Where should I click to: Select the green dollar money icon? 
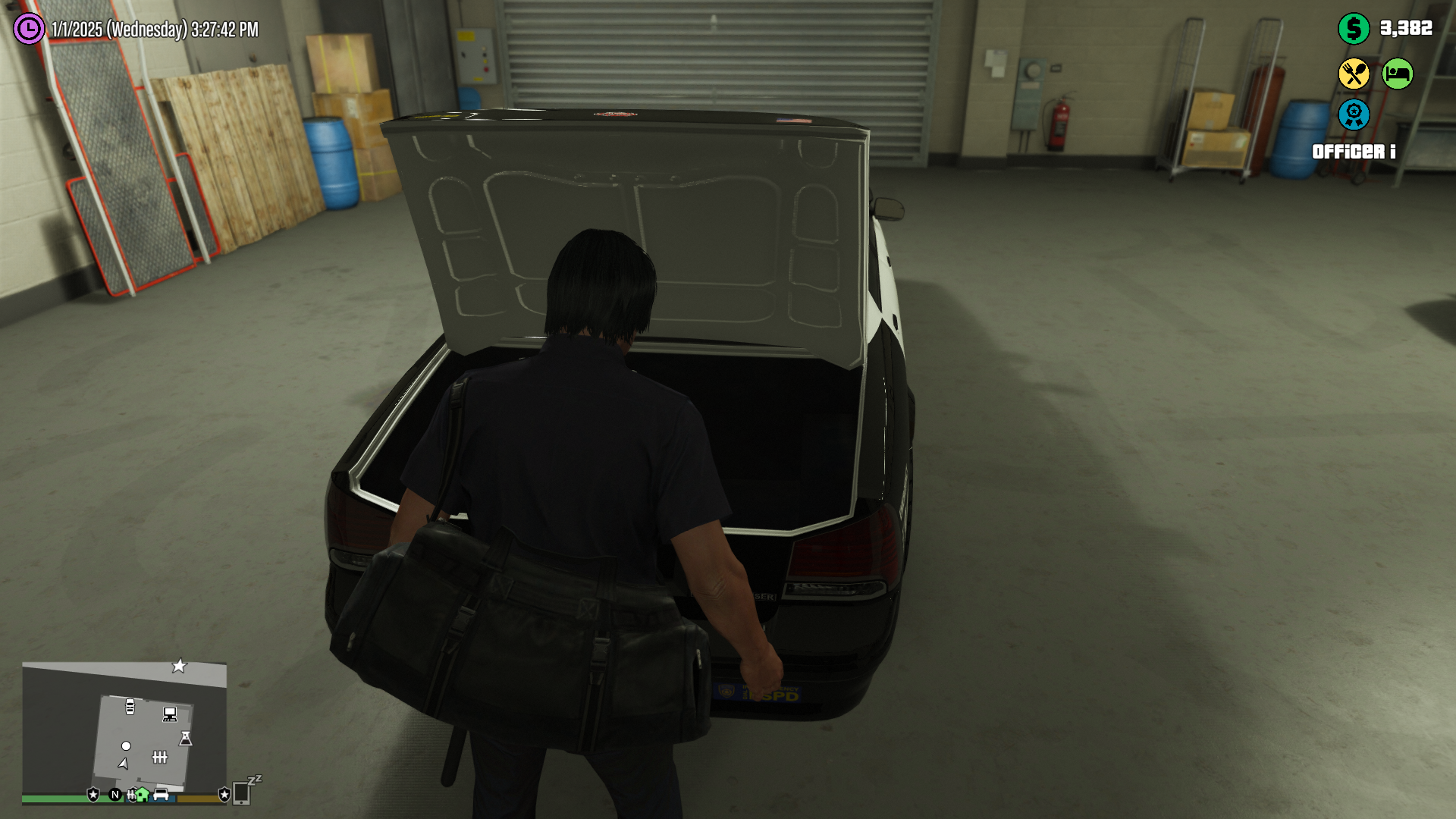[1354, 29]
